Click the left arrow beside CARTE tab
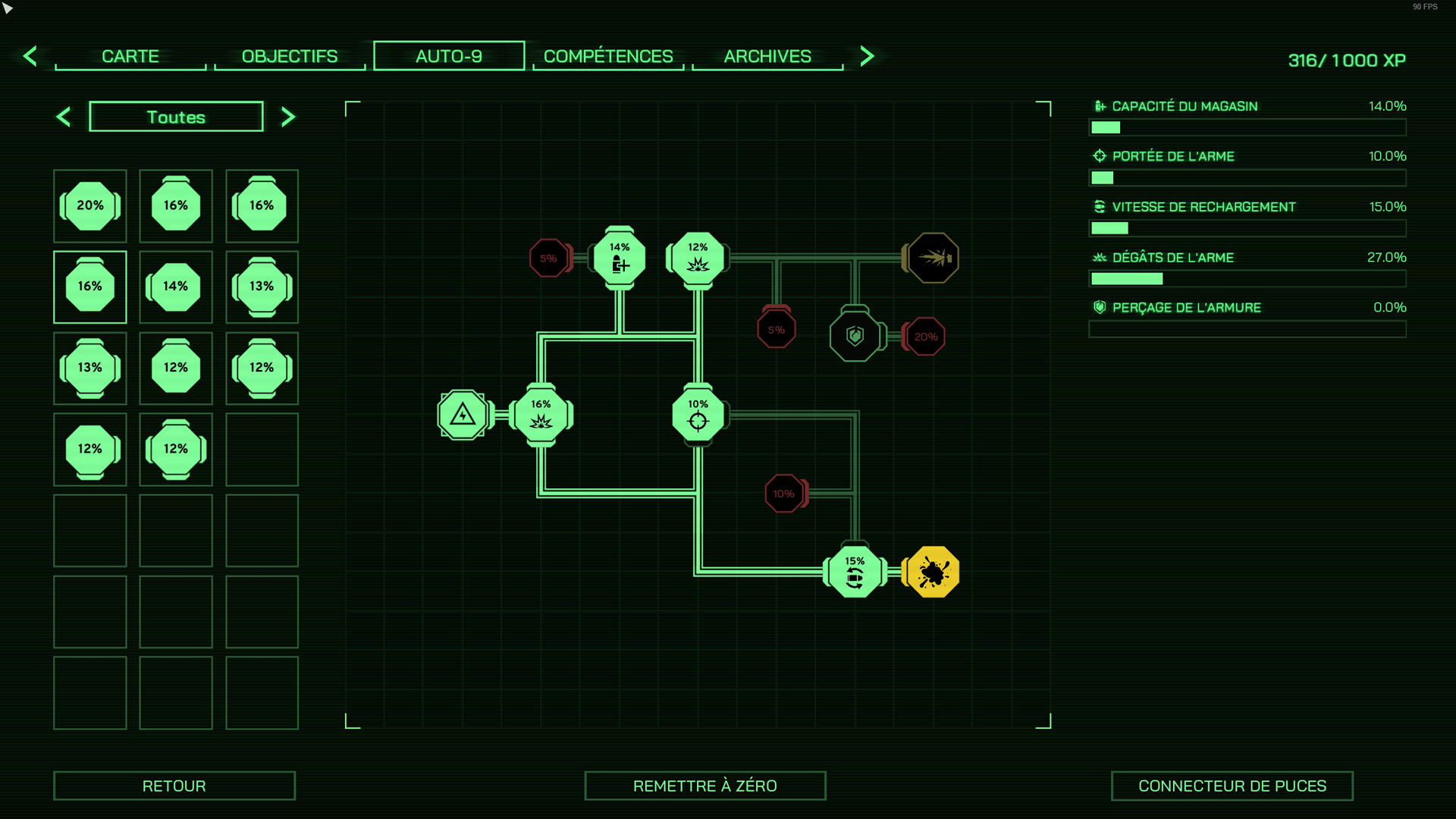Screen dimensions: 1456x819 tap(30, 56)
